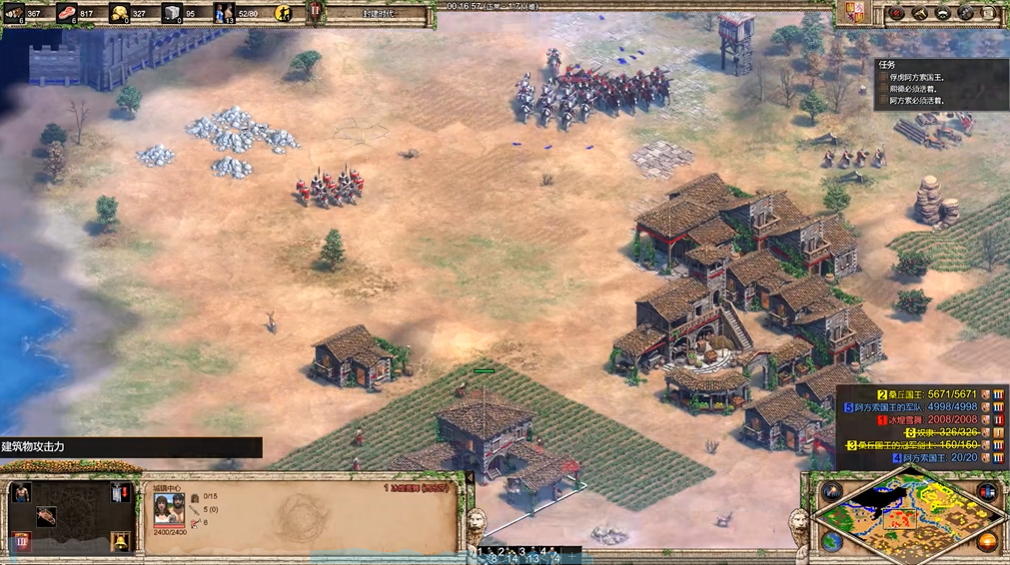Viewport: 1010px width, 565px height.
Task: Activate the minimap signal flare button
Action: coord(832,492)
